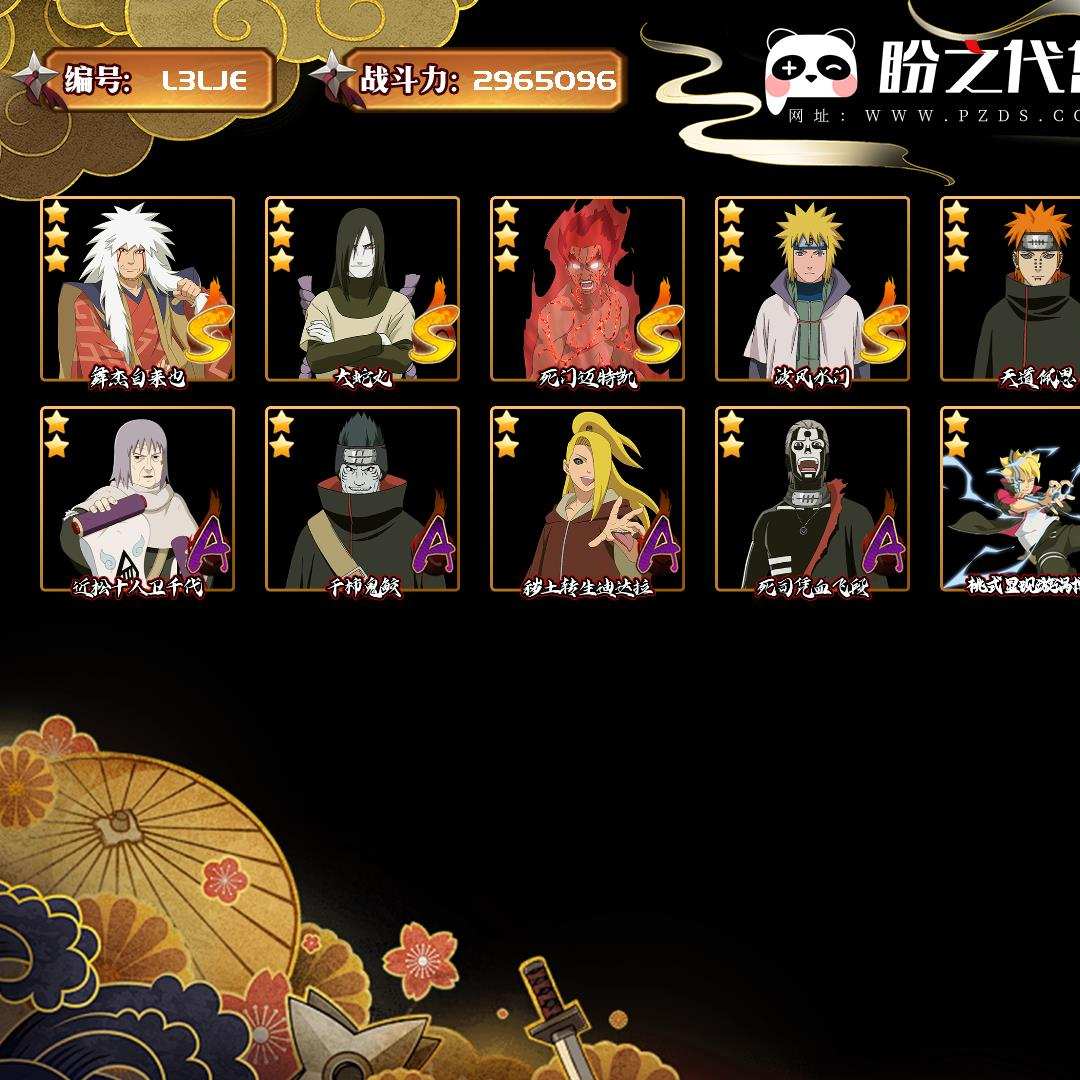
Task: Select the Chiyo puppet master A-rank card
Action: coord(137,499)
